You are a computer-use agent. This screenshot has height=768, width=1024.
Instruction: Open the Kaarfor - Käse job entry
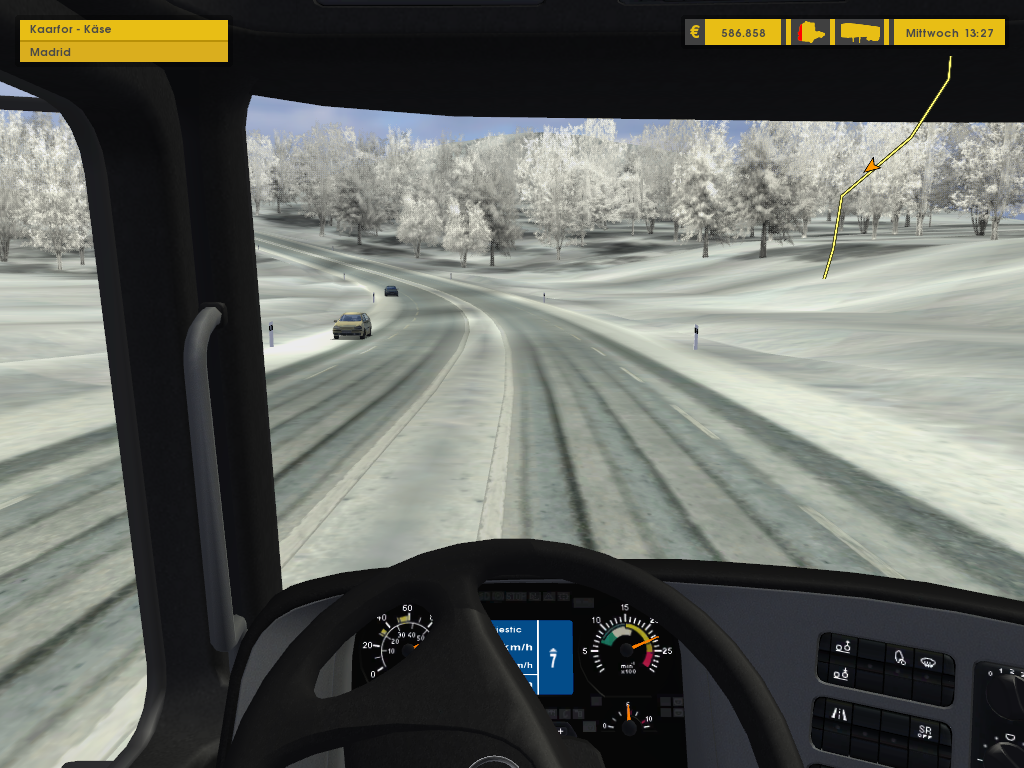pyautogui.click(x=123, y=30)
